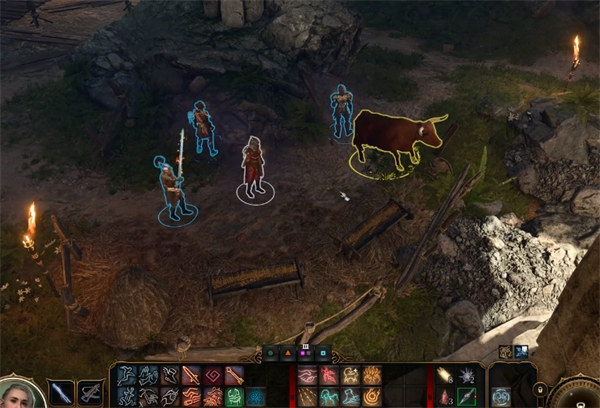Select the cyan square filter button
This screenshot has width=600, height=408.
pos(323,352)
